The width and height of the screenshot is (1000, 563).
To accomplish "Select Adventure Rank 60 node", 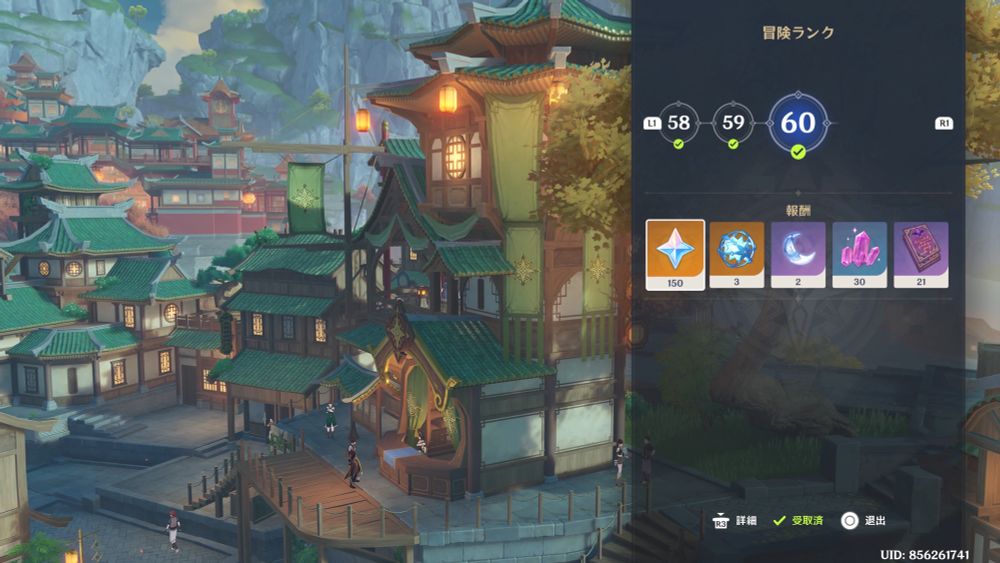I will tap(798, 123).
